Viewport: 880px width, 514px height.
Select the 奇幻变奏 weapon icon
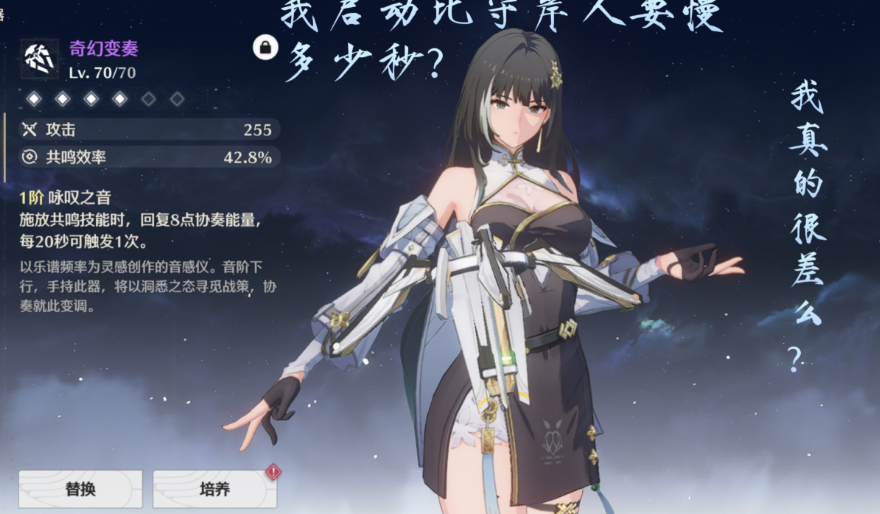click(x=39, y=59)
